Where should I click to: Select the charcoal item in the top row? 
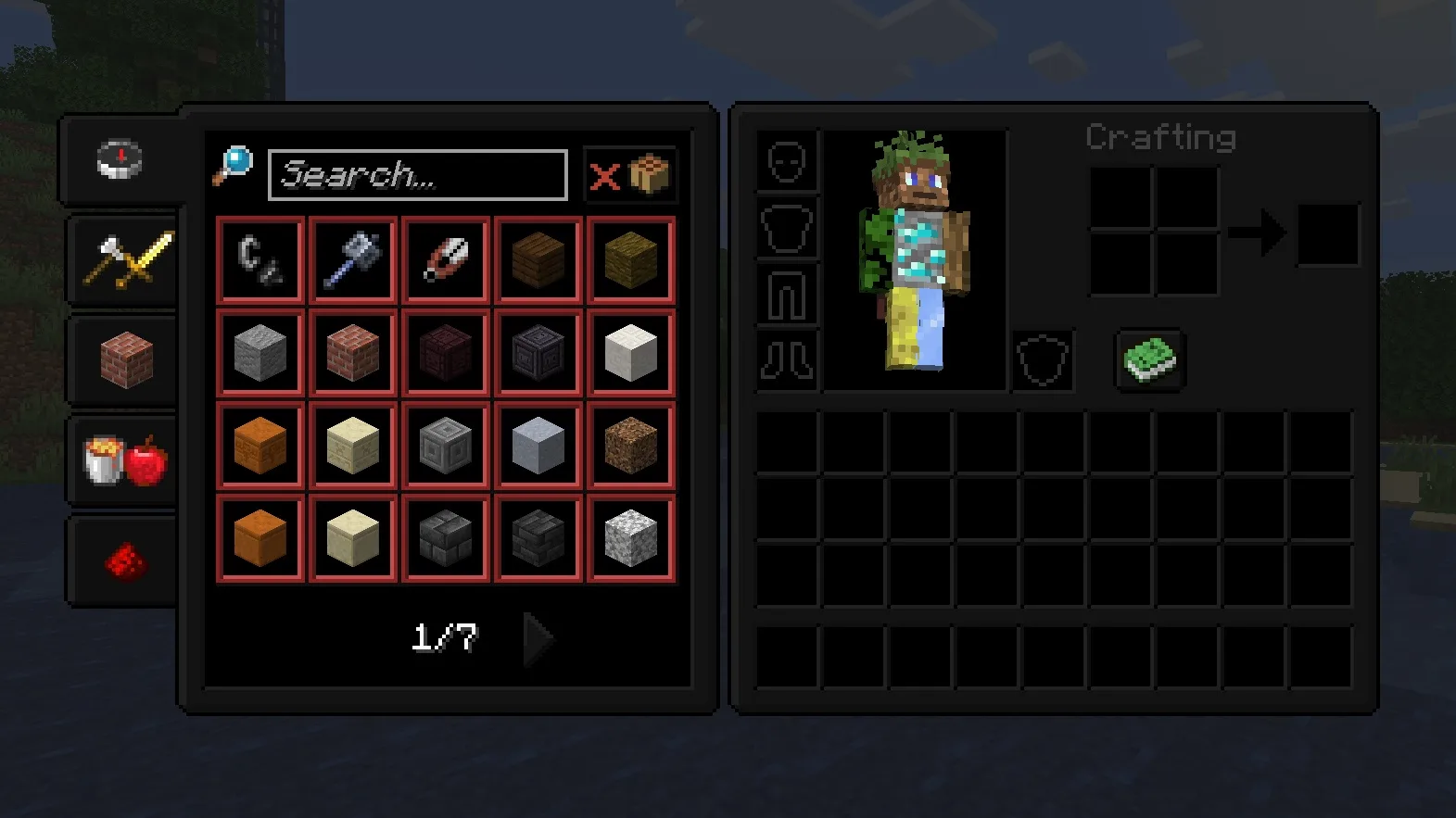260,259
